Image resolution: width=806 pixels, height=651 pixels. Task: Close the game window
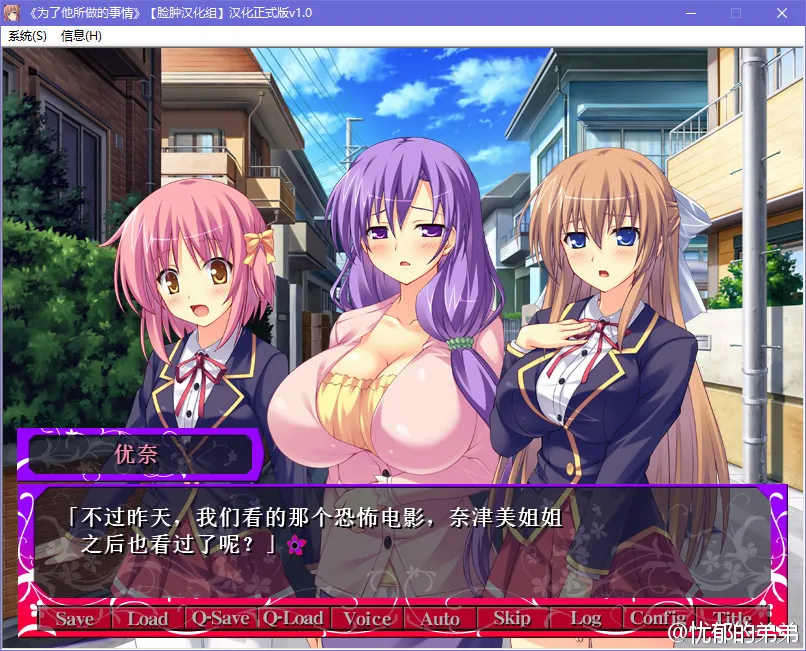[781, 13]
